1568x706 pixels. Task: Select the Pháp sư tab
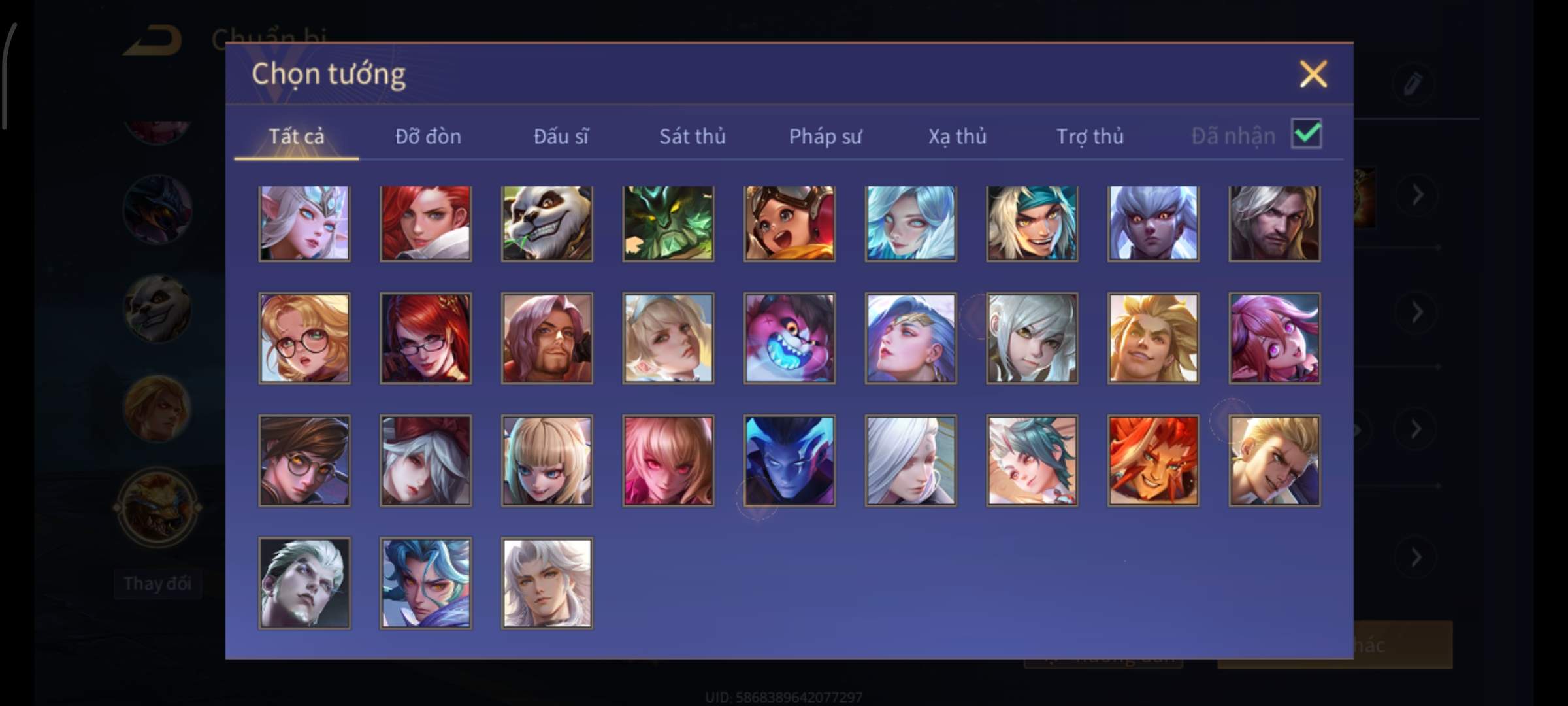825,136
